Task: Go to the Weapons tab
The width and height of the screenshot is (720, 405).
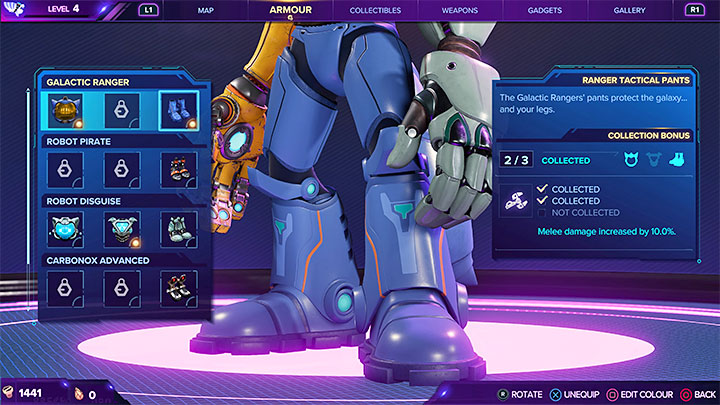Action: [x=460, y=10]
